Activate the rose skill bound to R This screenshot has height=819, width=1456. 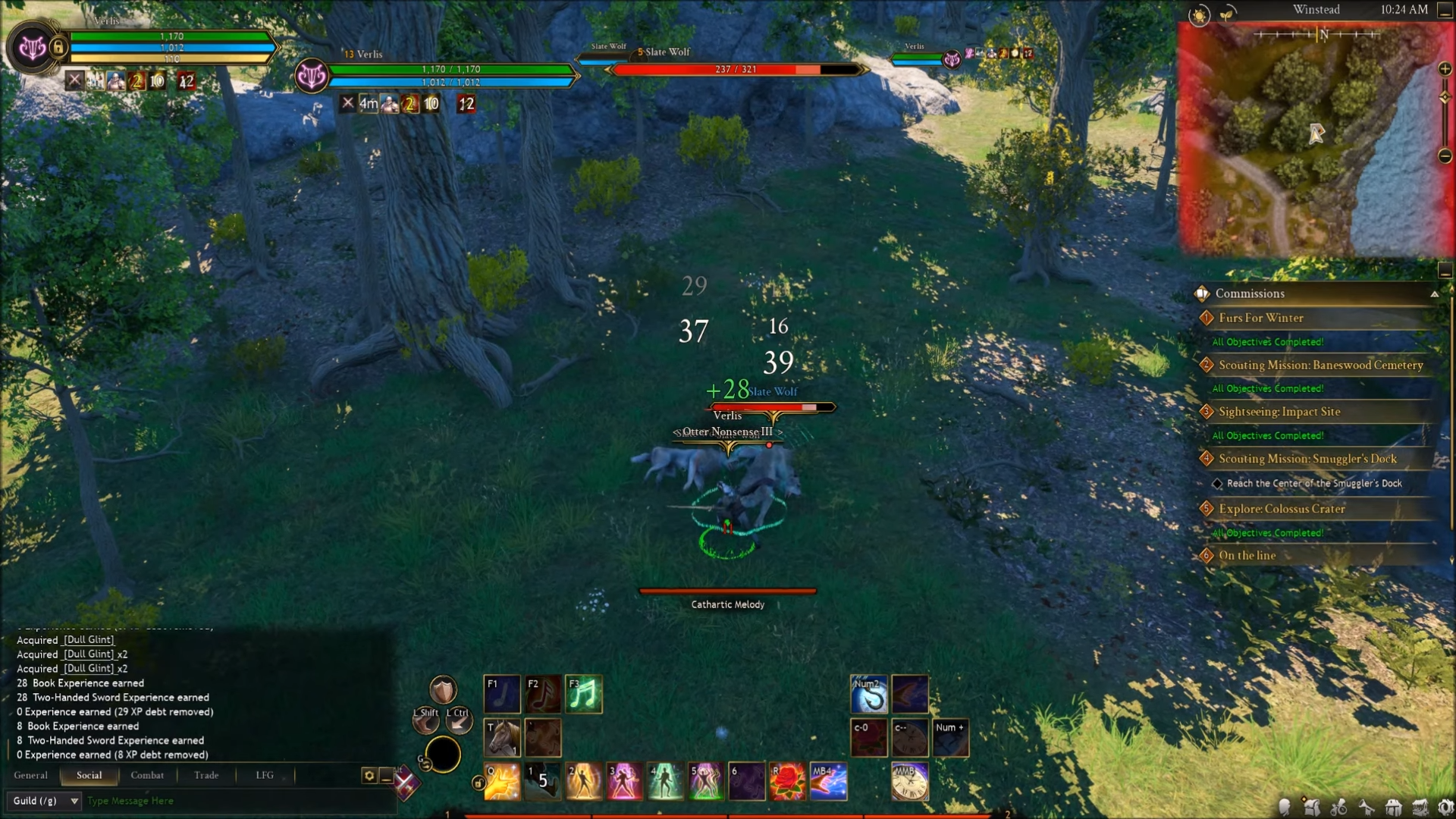point(789,780)
